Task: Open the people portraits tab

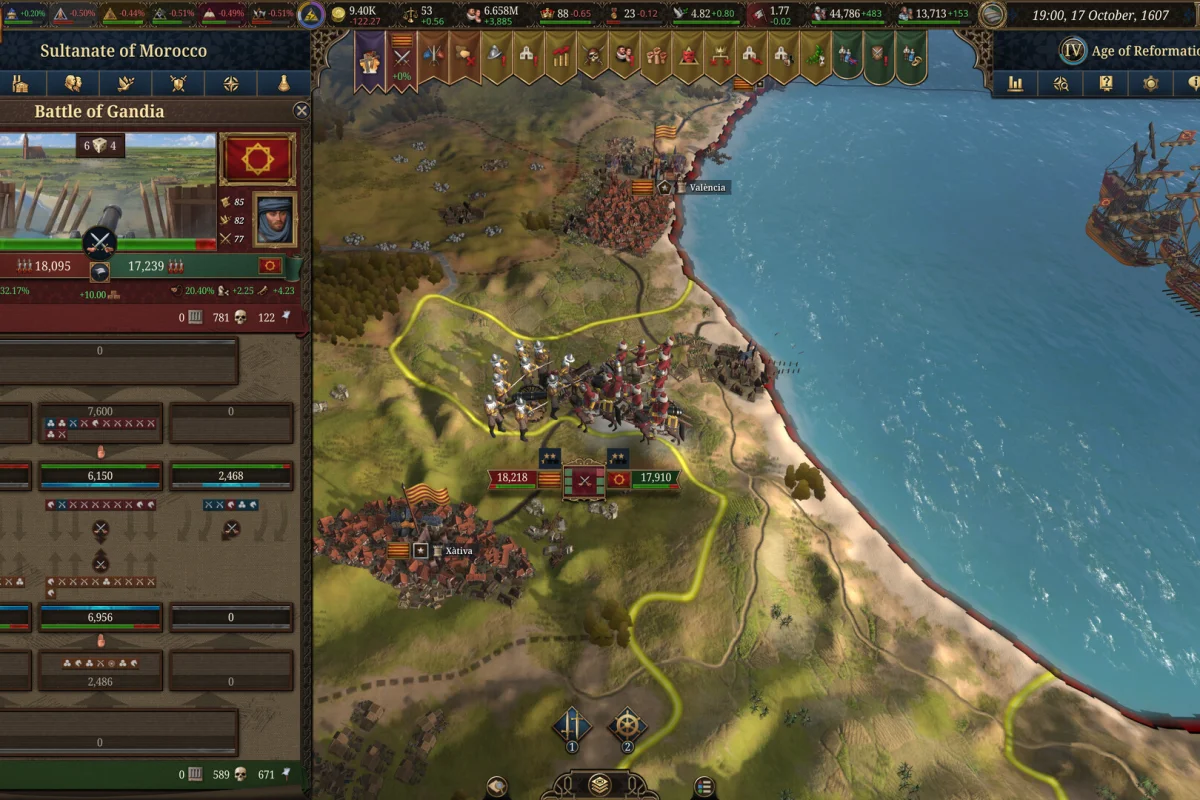Action: pyautogui.click(x=73, y=83)
